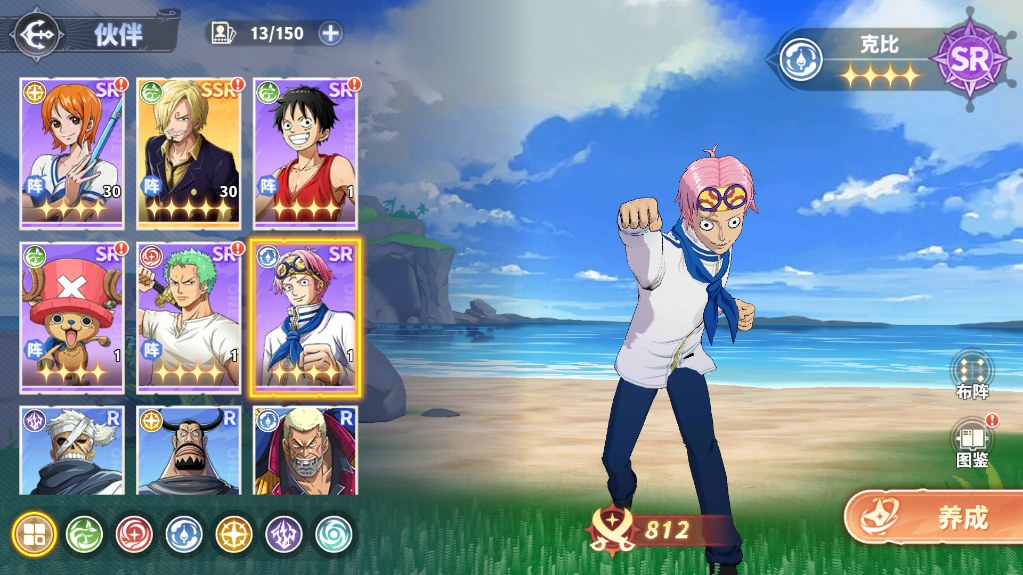
Task: Pick the horned black-mustache R card
Action: tap(189, 451)
